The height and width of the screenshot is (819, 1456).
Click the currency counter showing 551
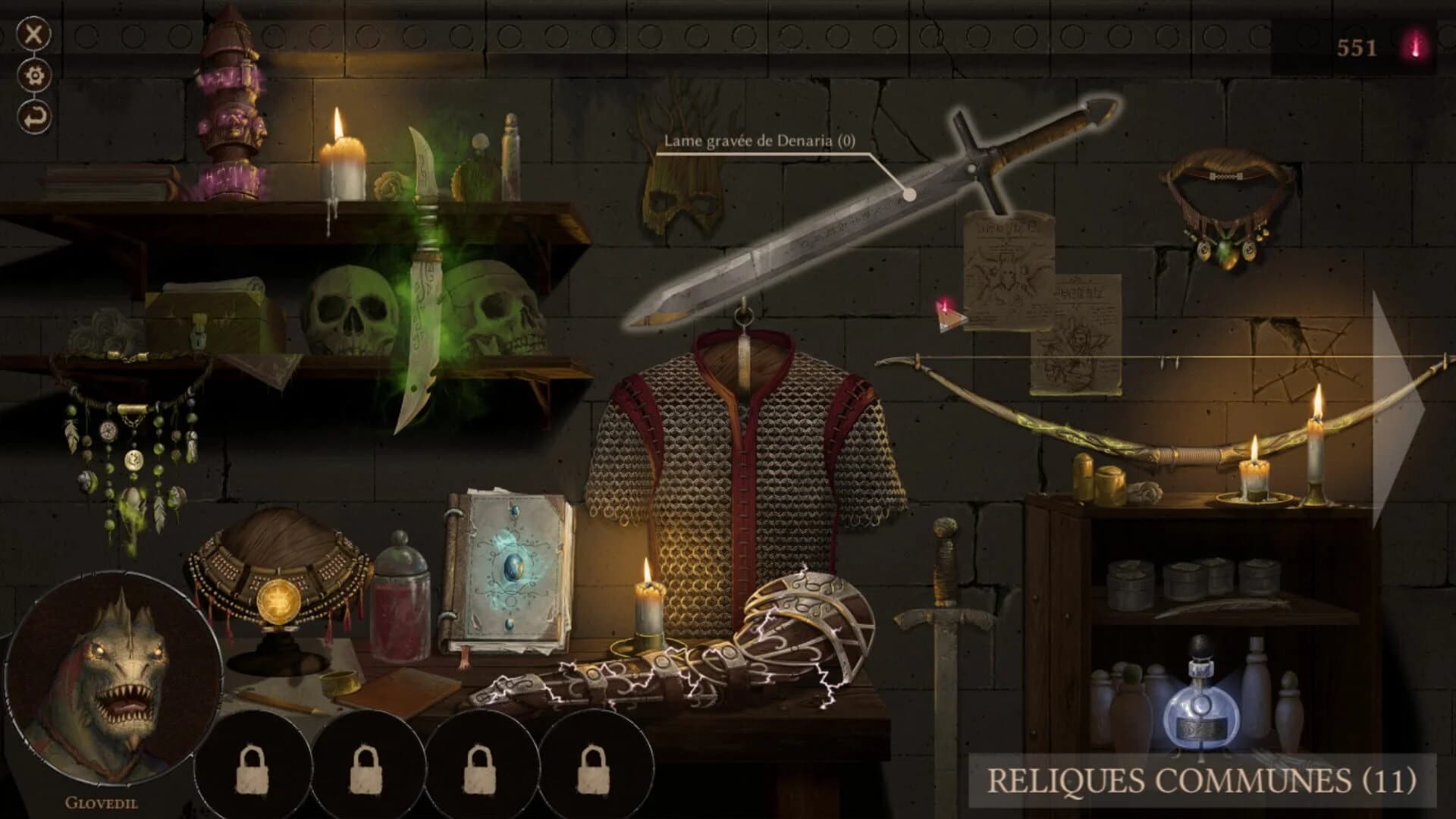pos(1357,45)
